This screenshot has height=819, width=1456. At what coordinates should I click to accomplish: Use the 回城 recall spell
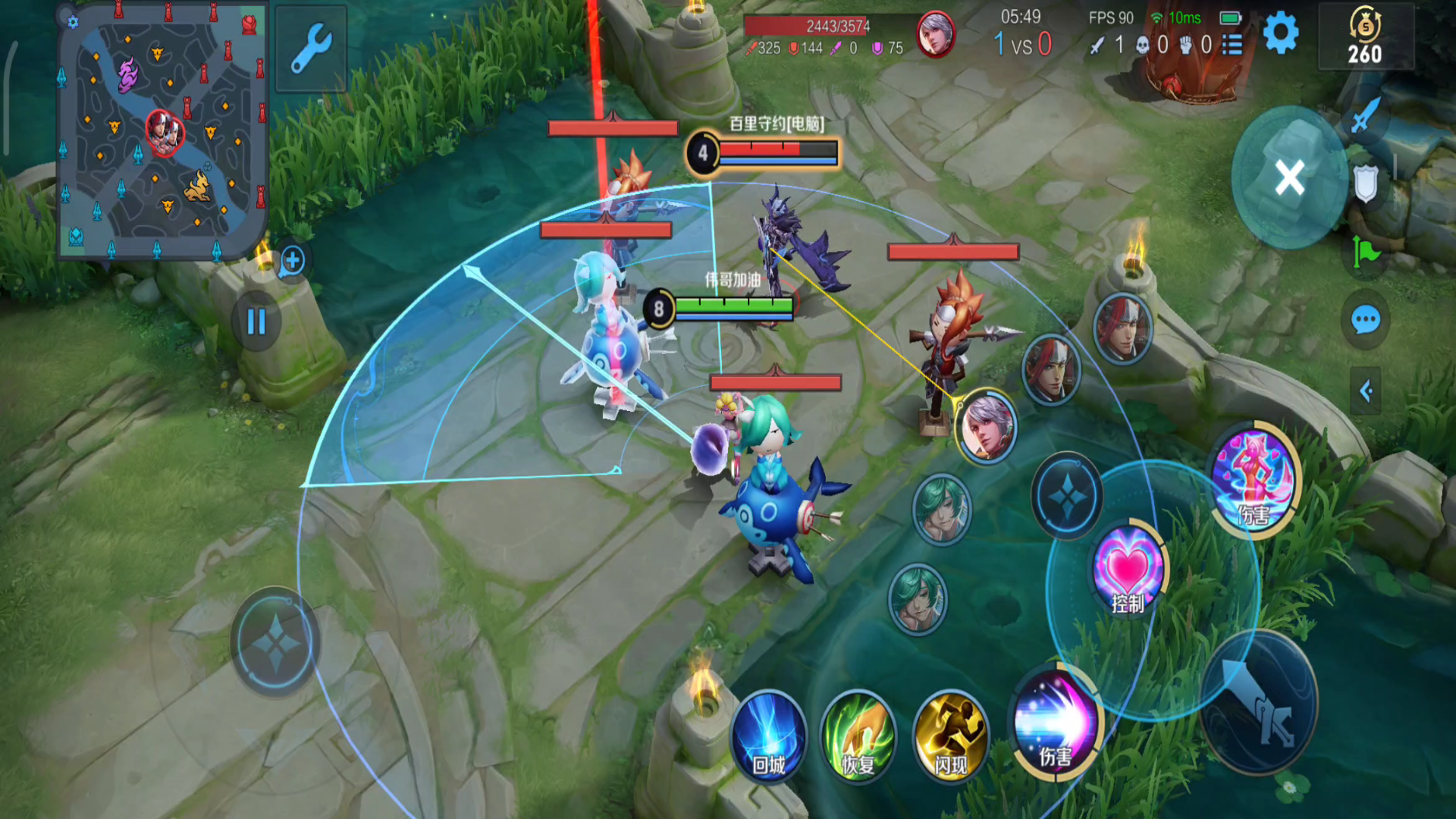click(x=768, y=734)
